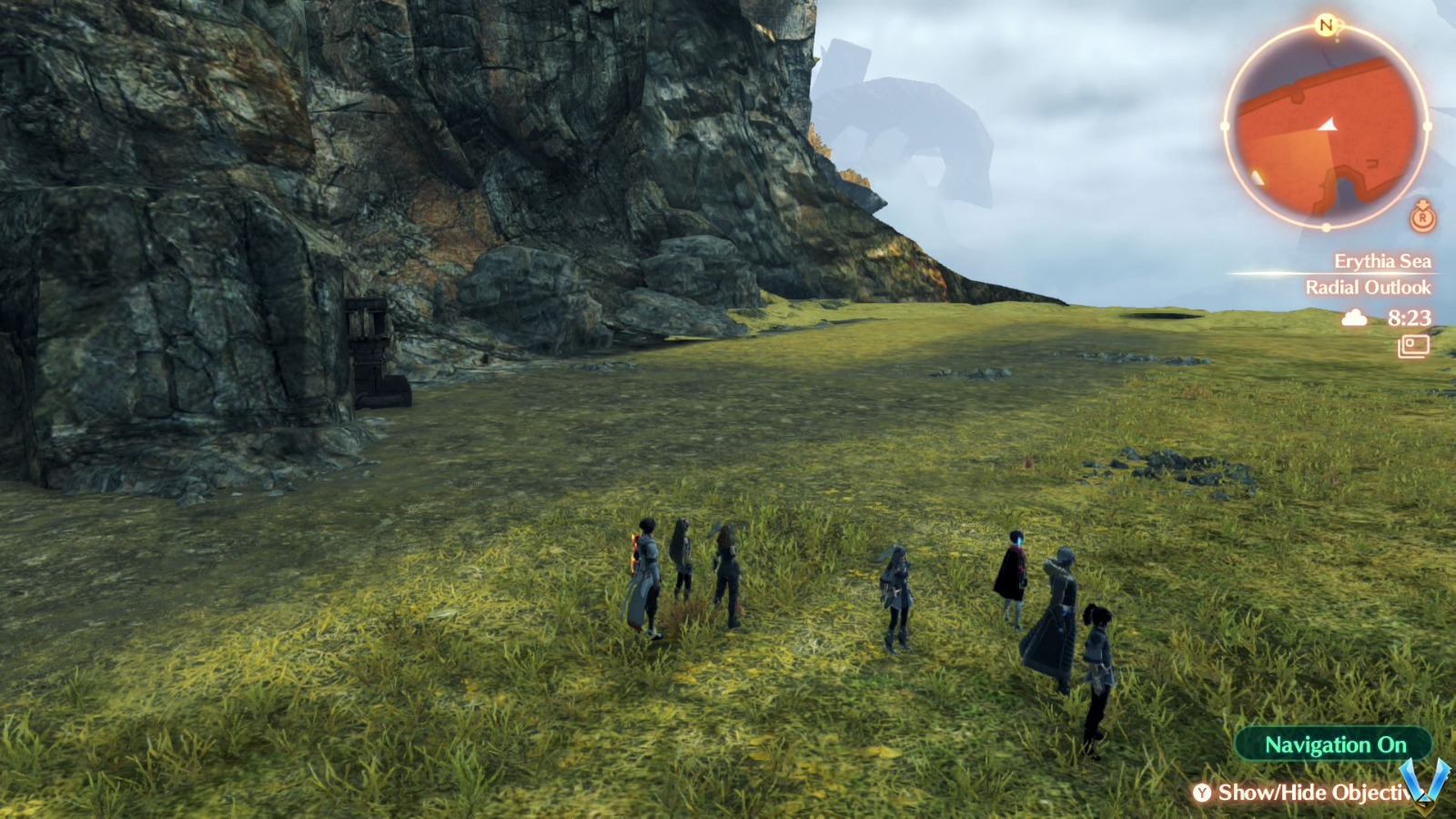Click the cloud weather icon

point(1353,318)
